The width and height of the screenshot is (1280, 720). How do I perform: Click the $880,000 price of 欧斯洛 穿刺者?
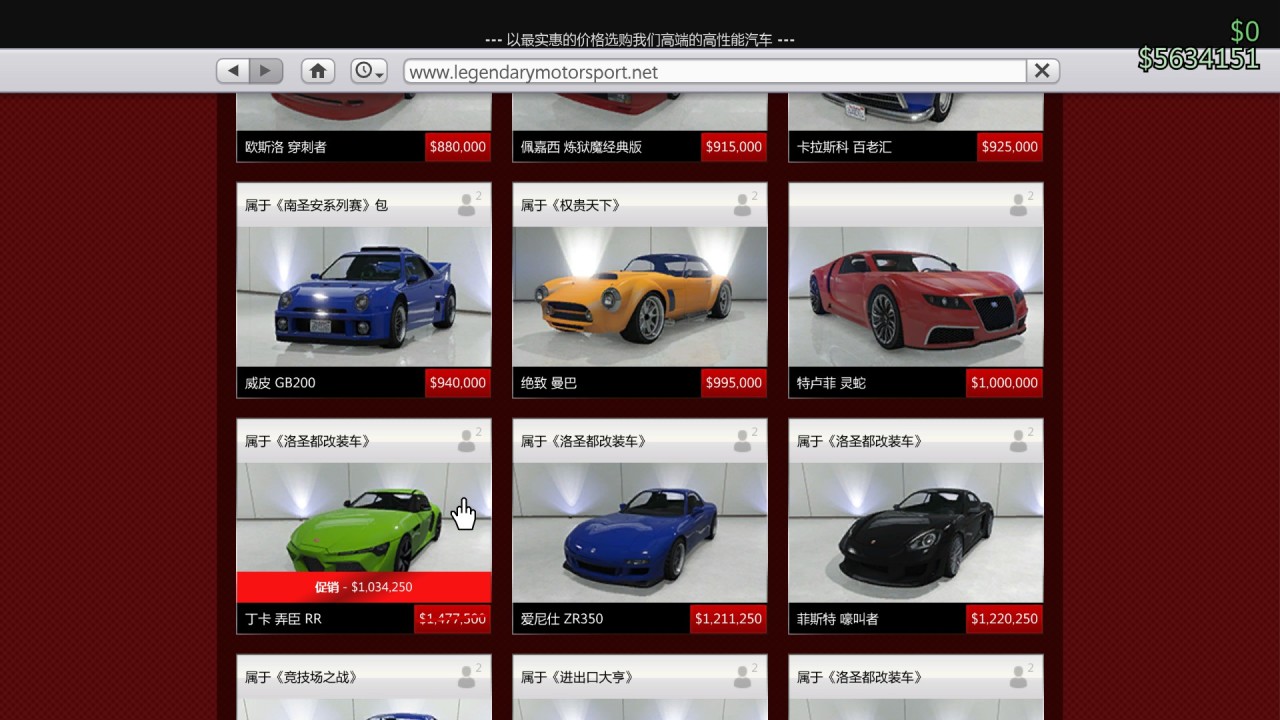(x=458, y=146)
